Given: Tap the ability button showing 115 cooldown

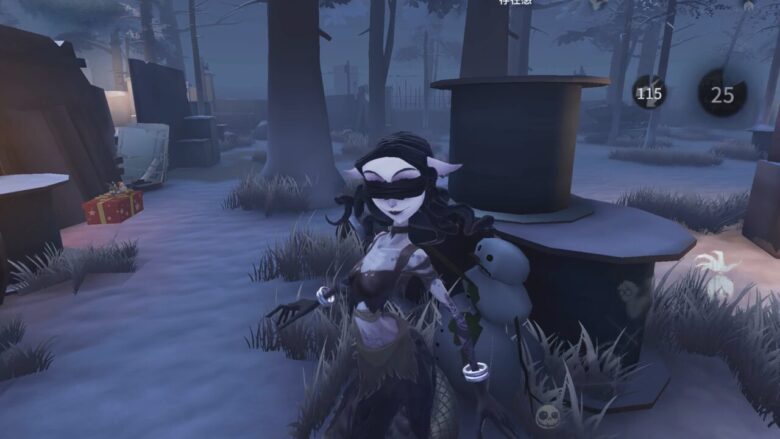Looking at the screenshot, I should [x=649, y=94].
